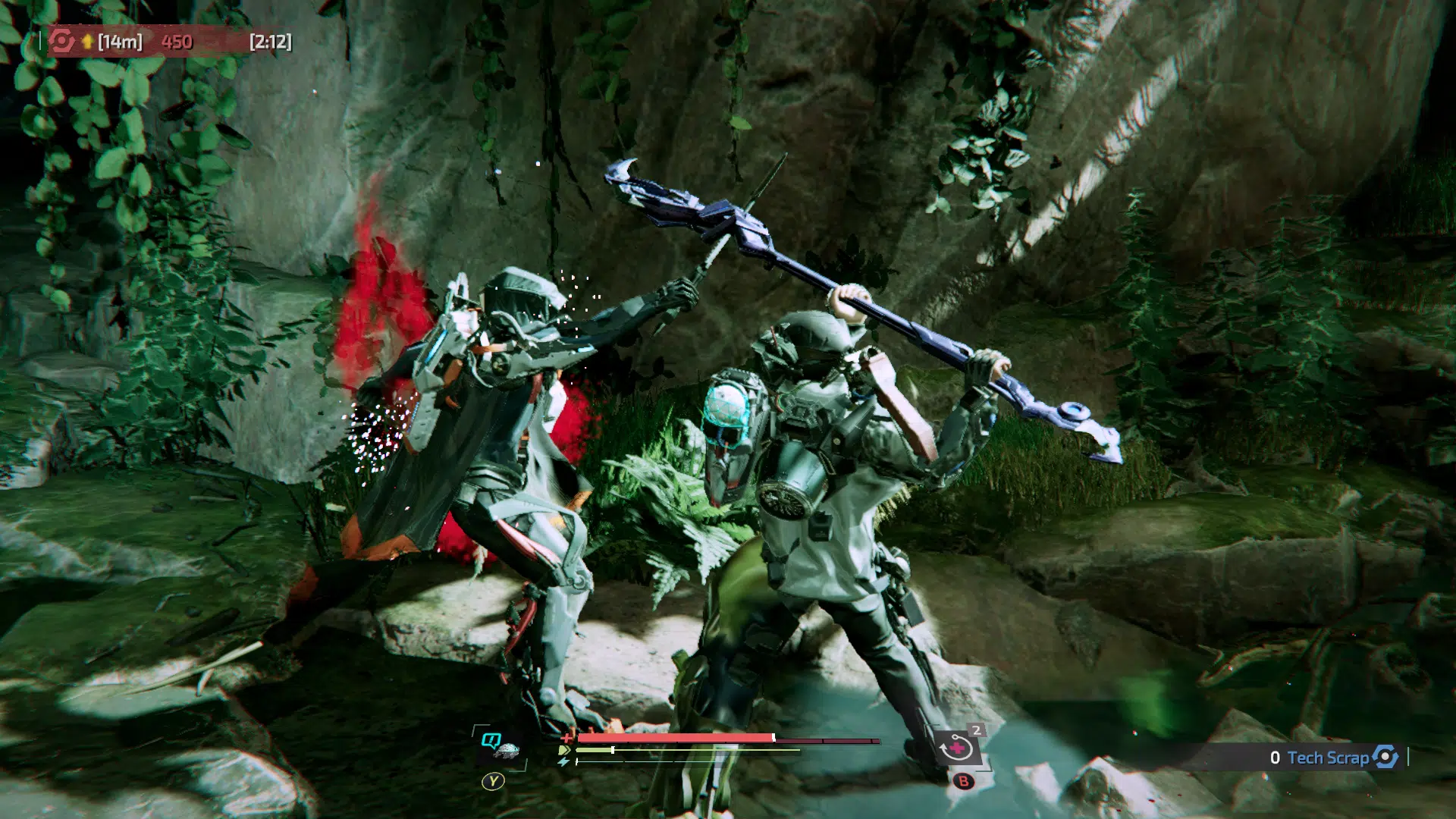
Task: Click the red dropped tech scrap tracker icon
Action: pyautogui.click(x=61, y=41)
